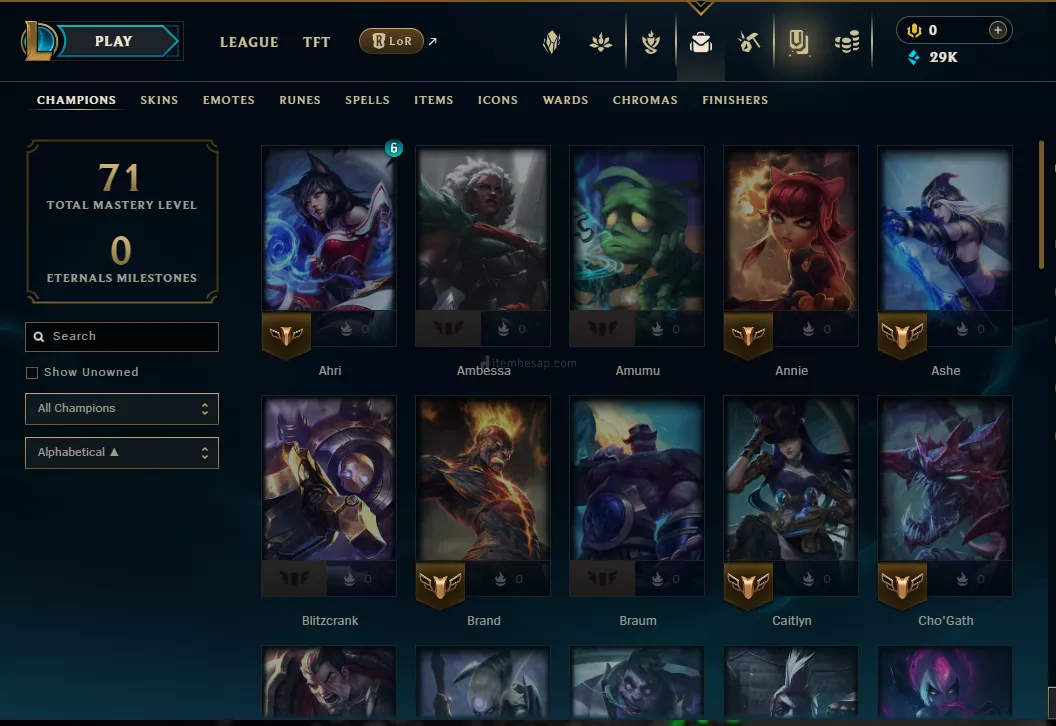
Task: Switch to the SKINS tab
Action: [x=159, y=100]
